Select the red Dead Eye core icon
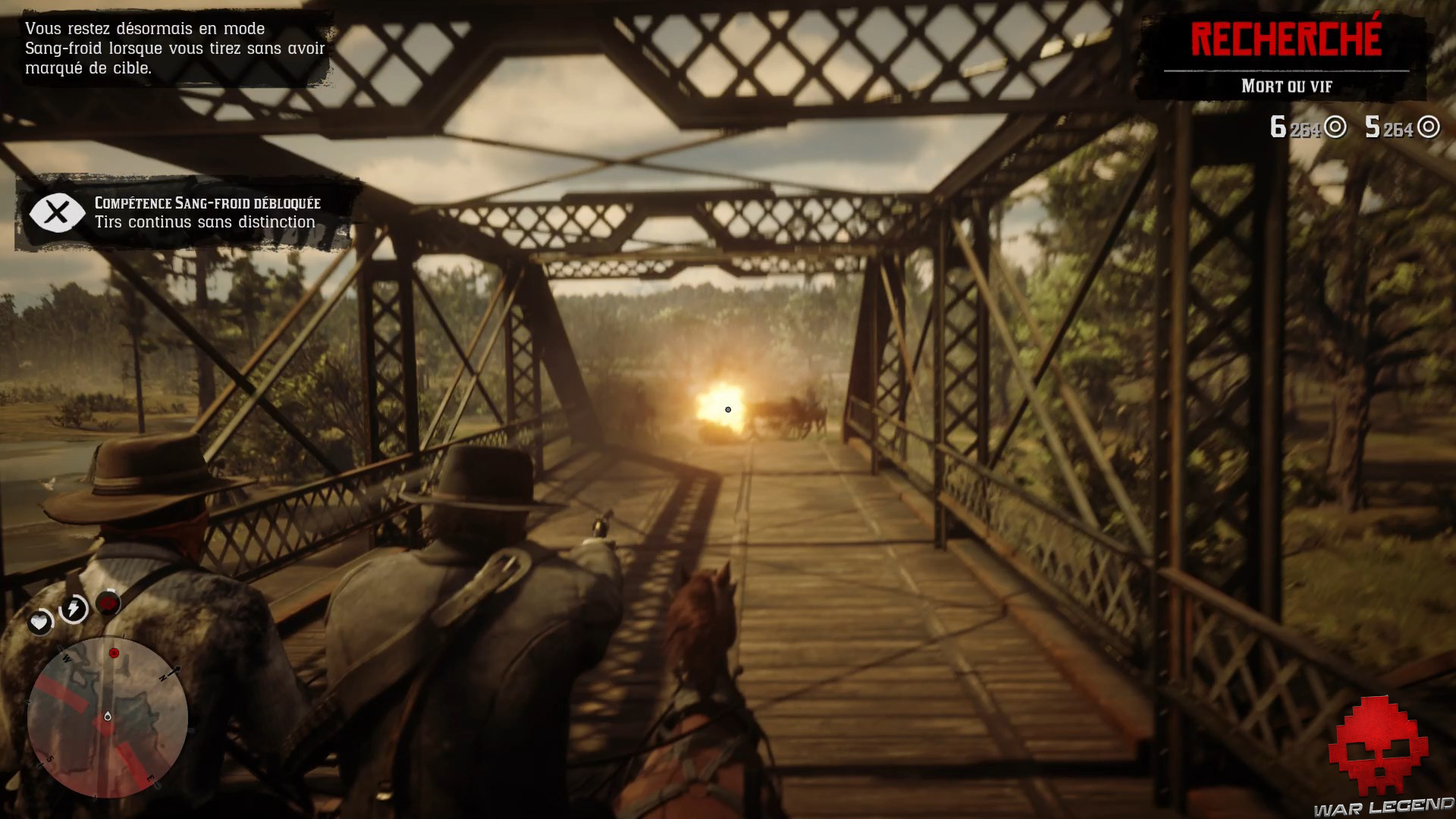 [109, 603]
